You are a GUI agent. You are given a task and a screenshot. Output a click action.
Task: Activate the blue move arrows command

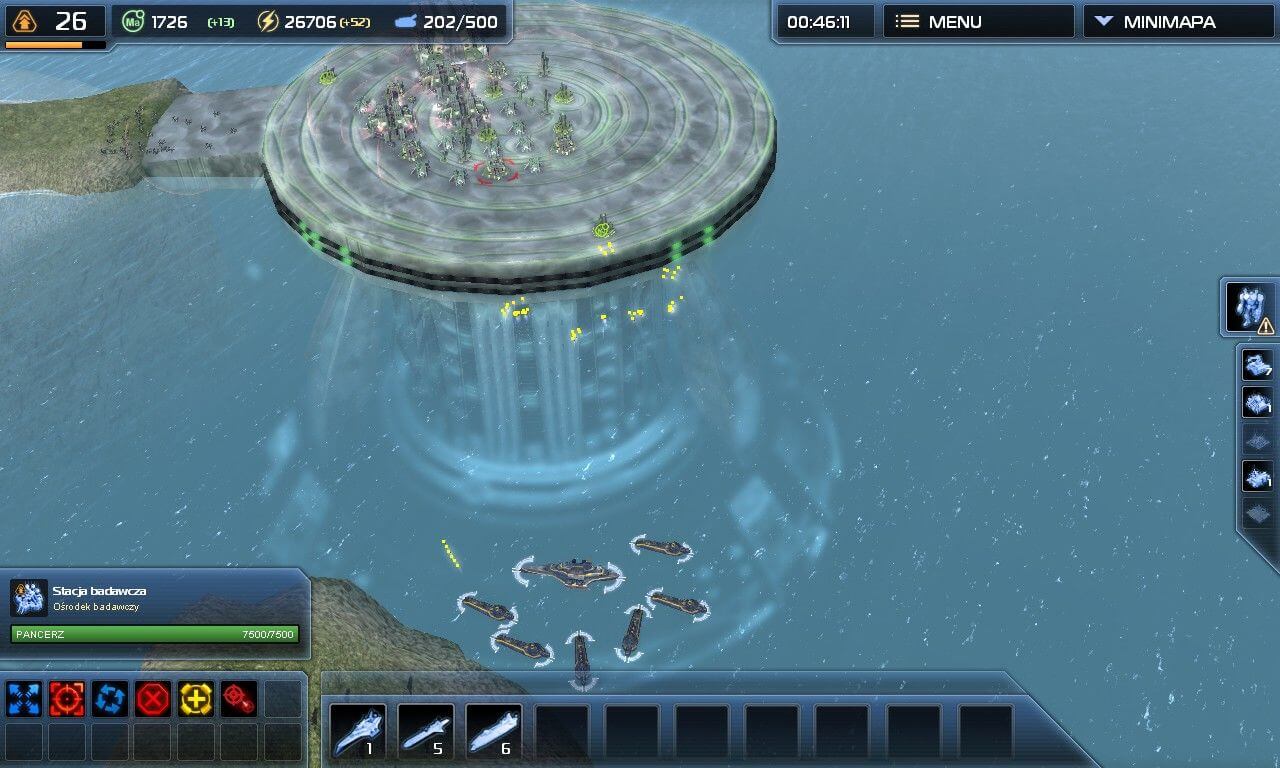pos(24,698)
